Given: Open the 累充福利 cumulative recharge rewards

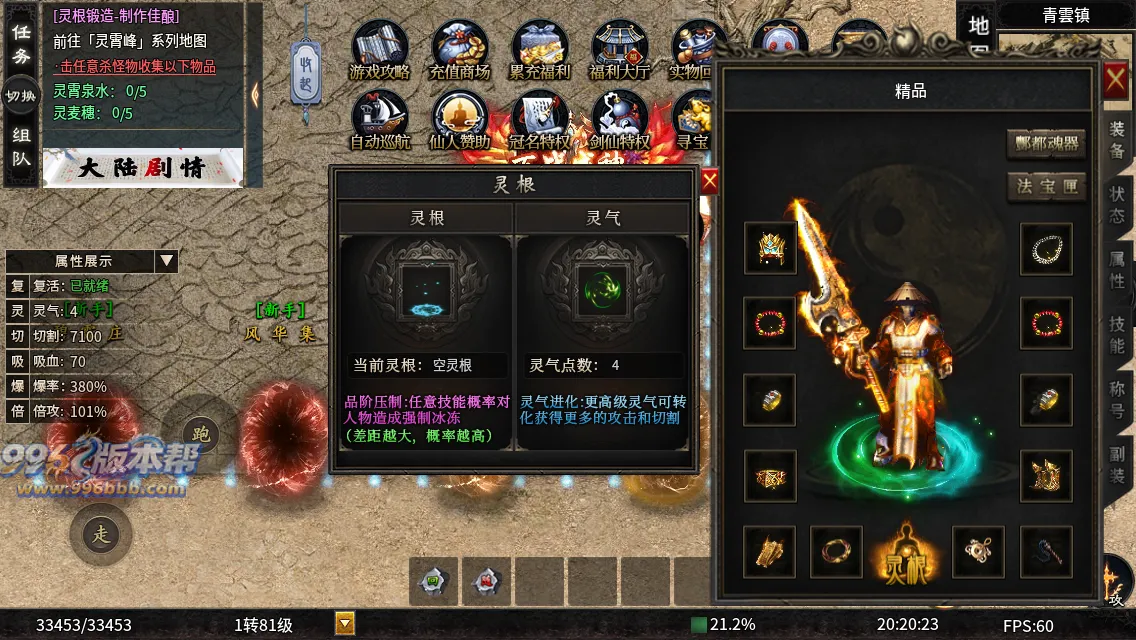Looking at the screenshot, I should (x=539, y=51).
